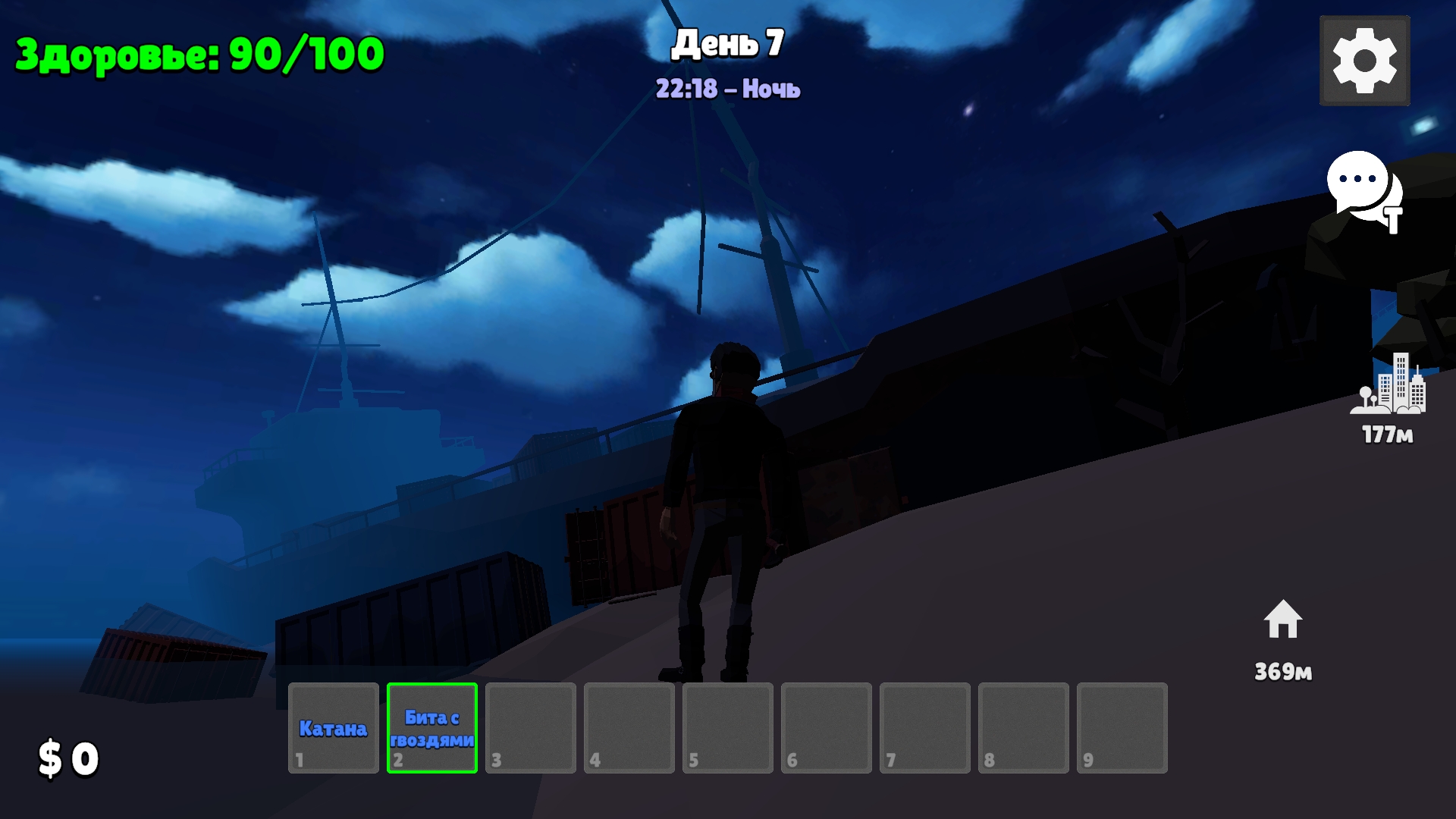Image resolution: width=1456 pixels, height=819 pixels.
Task: Click the День 7 day label
Action: (730, 44)
